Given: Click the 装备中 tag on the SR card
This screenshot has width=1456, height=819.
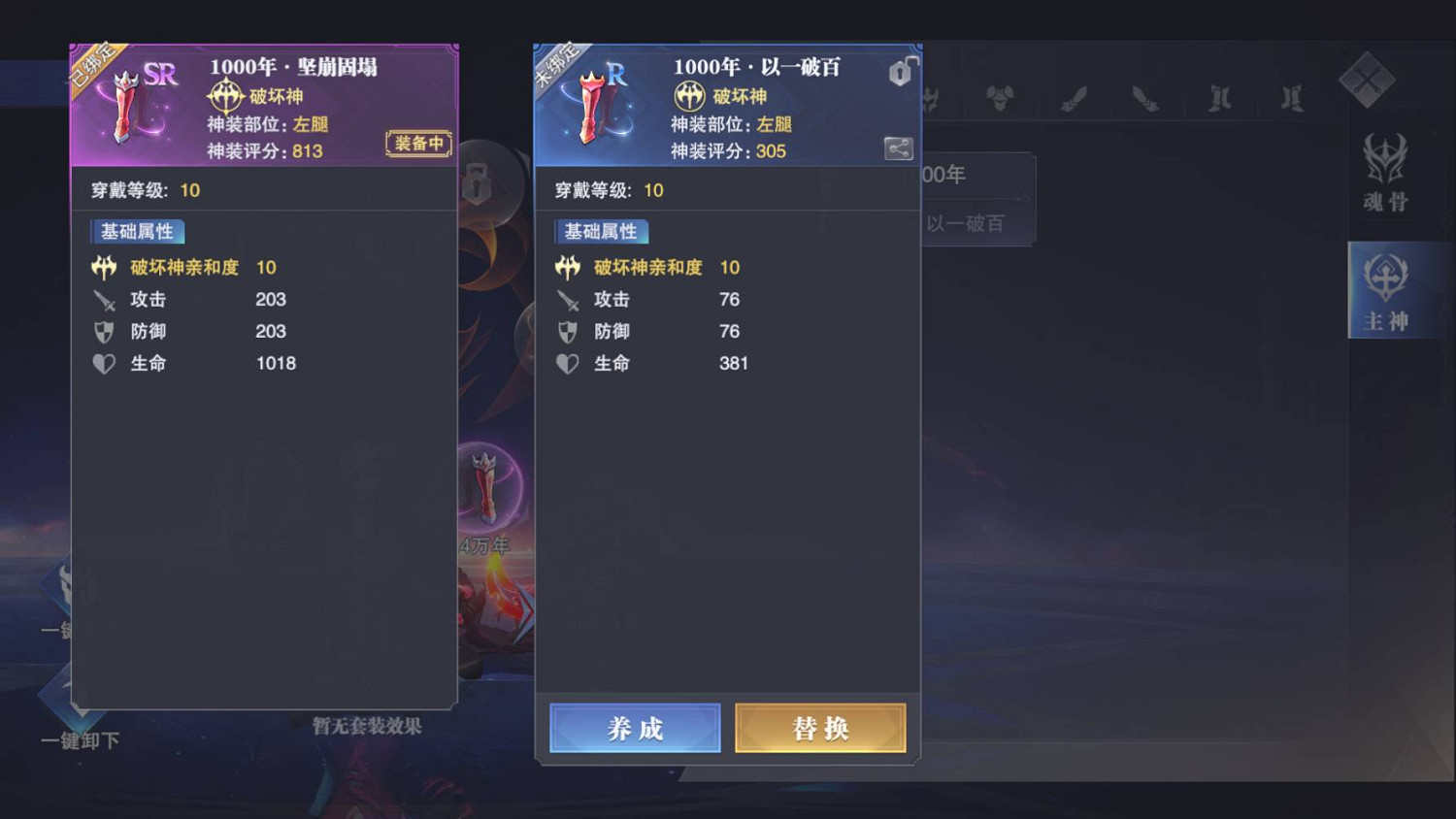Looking at the screenshot, I should click(417, 142).
